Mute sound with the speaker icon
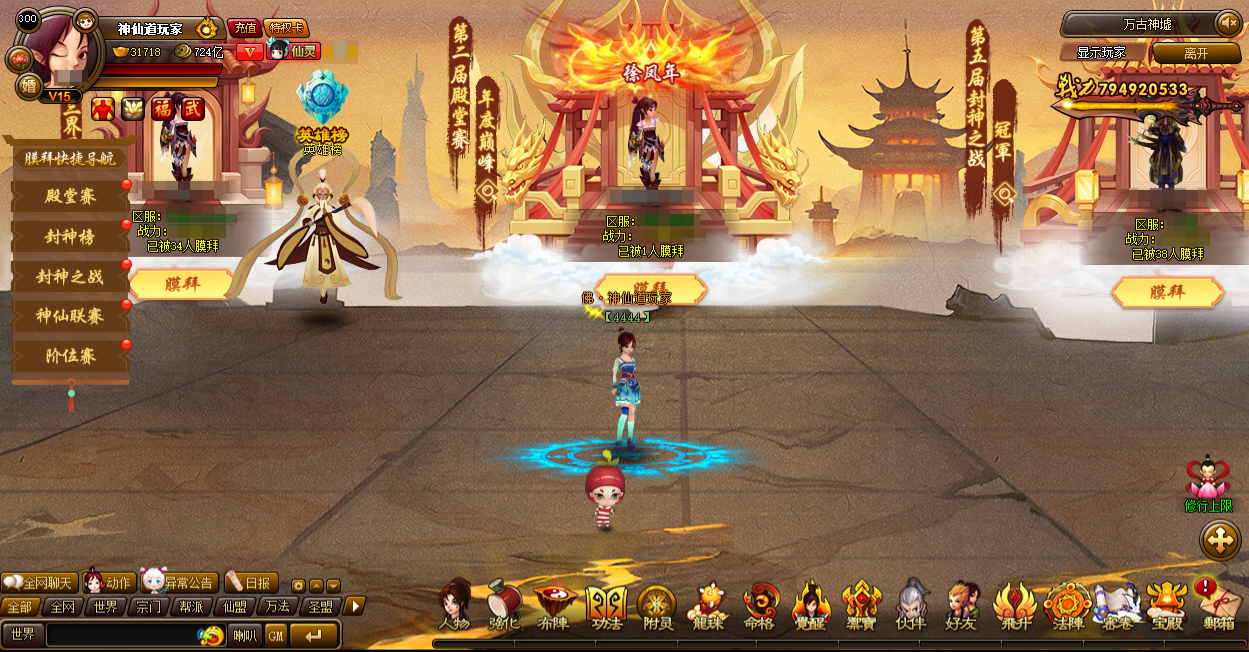 tap(1226, 23)
